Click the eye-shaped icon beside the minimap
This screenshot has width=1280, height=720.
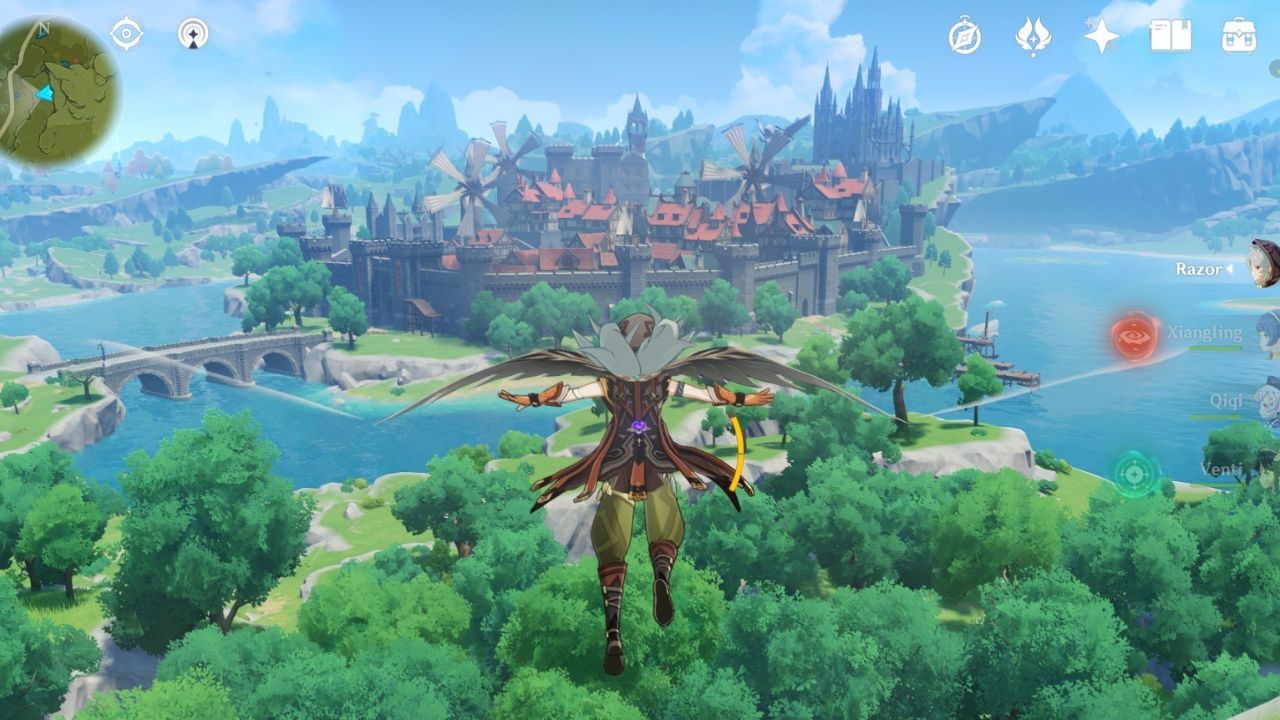pyautogui.click(x=126, y=34)
